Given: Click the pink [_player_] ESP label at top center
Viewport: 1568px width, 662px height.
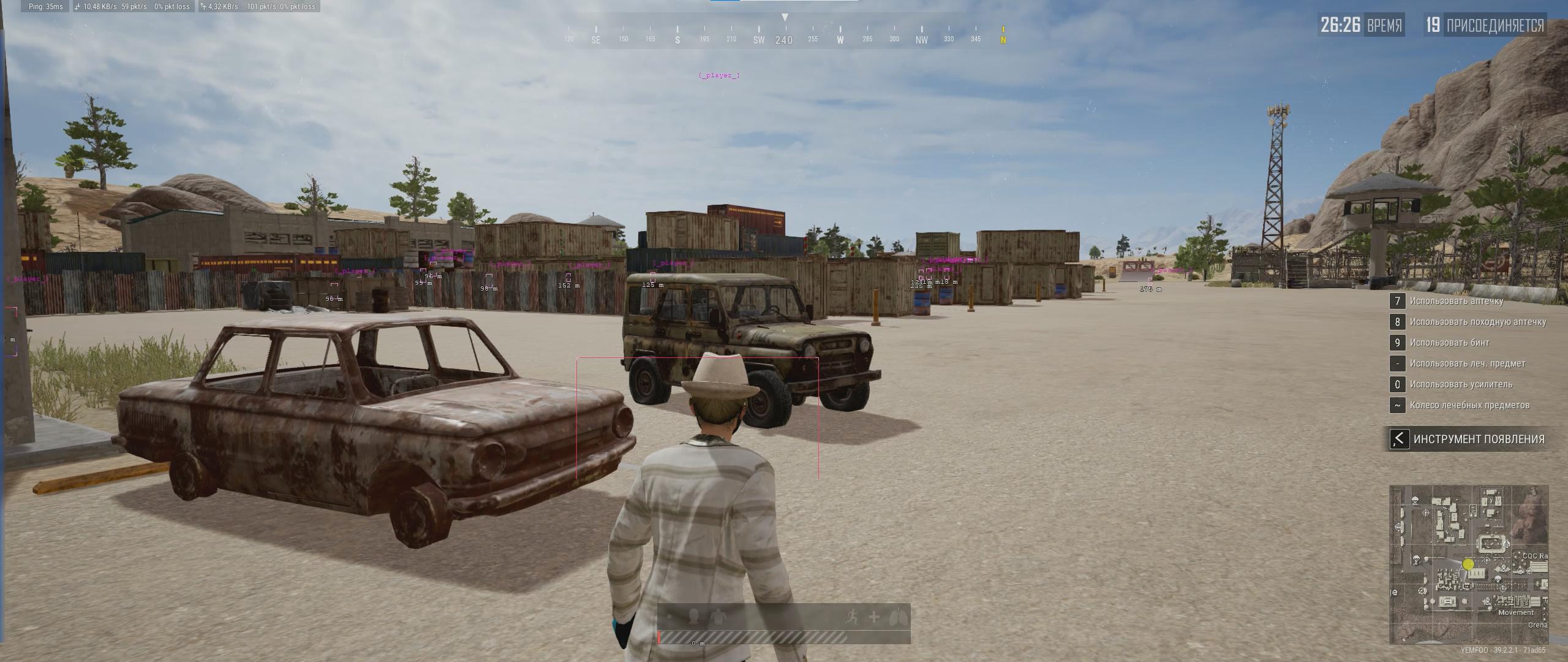Looking at the screenshot, I should [x=718, y=75].
